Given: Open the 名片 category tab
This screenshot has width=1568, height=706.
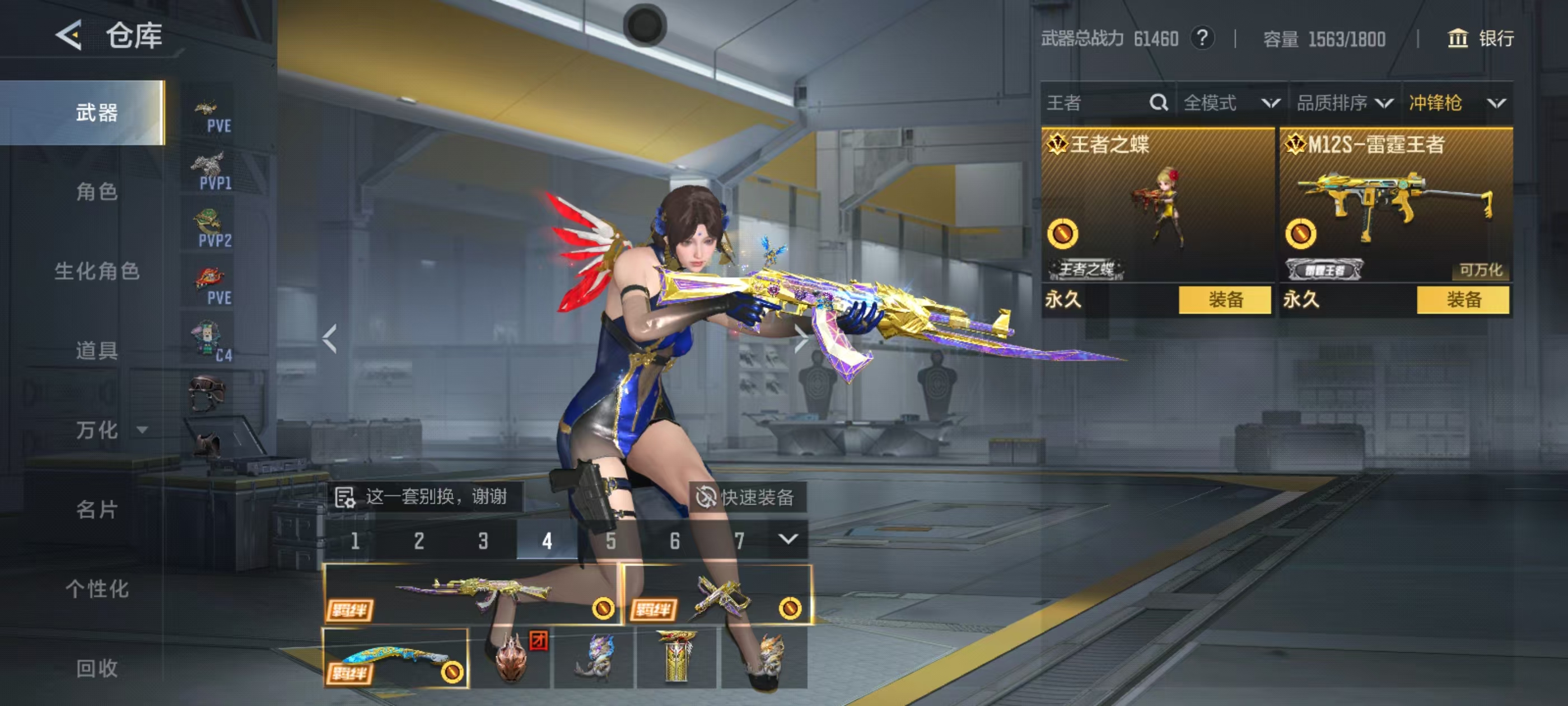Looking at the screenshot, I should tap(96, 509).
